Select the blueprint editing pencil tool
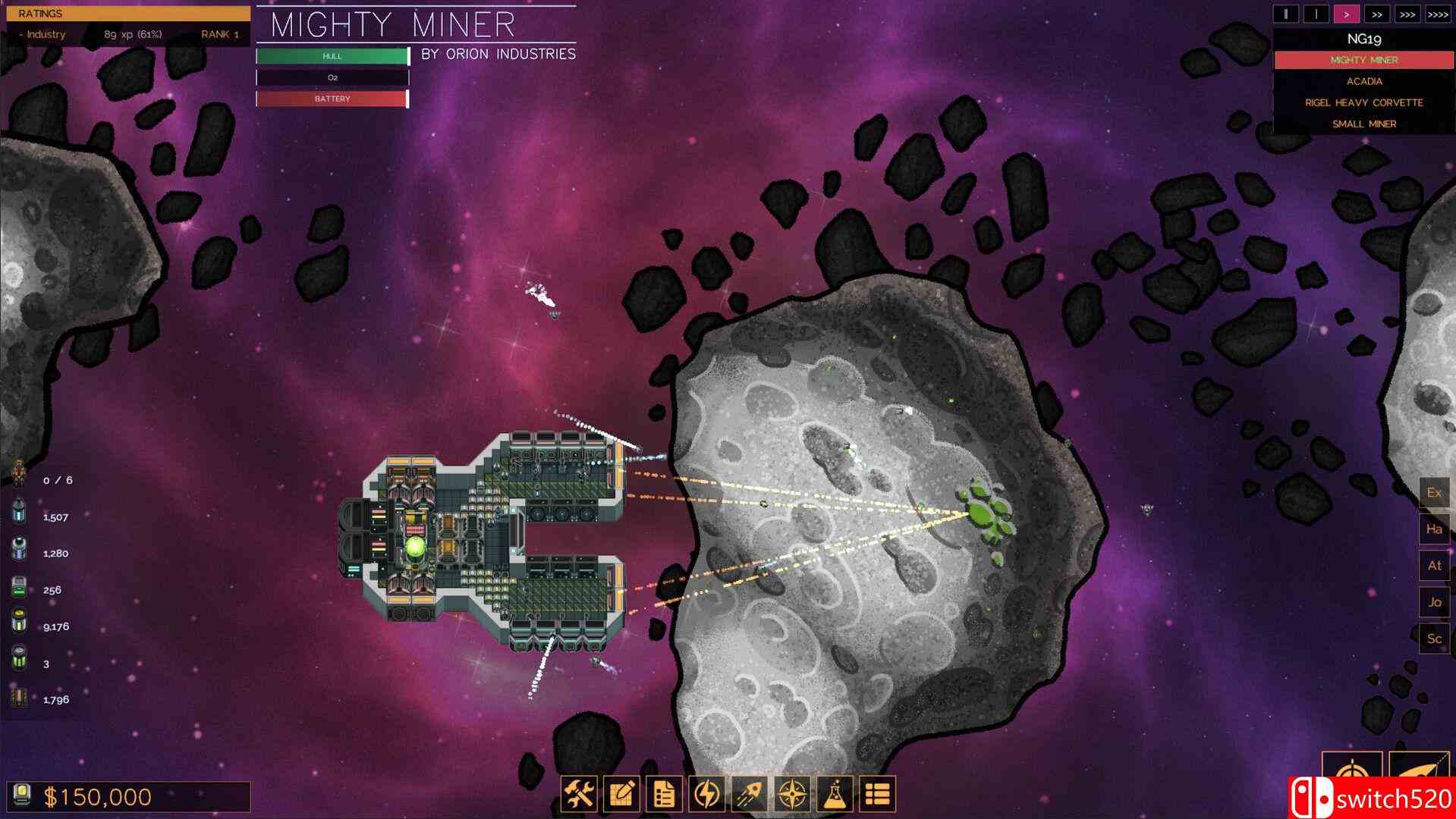The height and width of the screenshot is (819, 1456). [x=623, y=794]
